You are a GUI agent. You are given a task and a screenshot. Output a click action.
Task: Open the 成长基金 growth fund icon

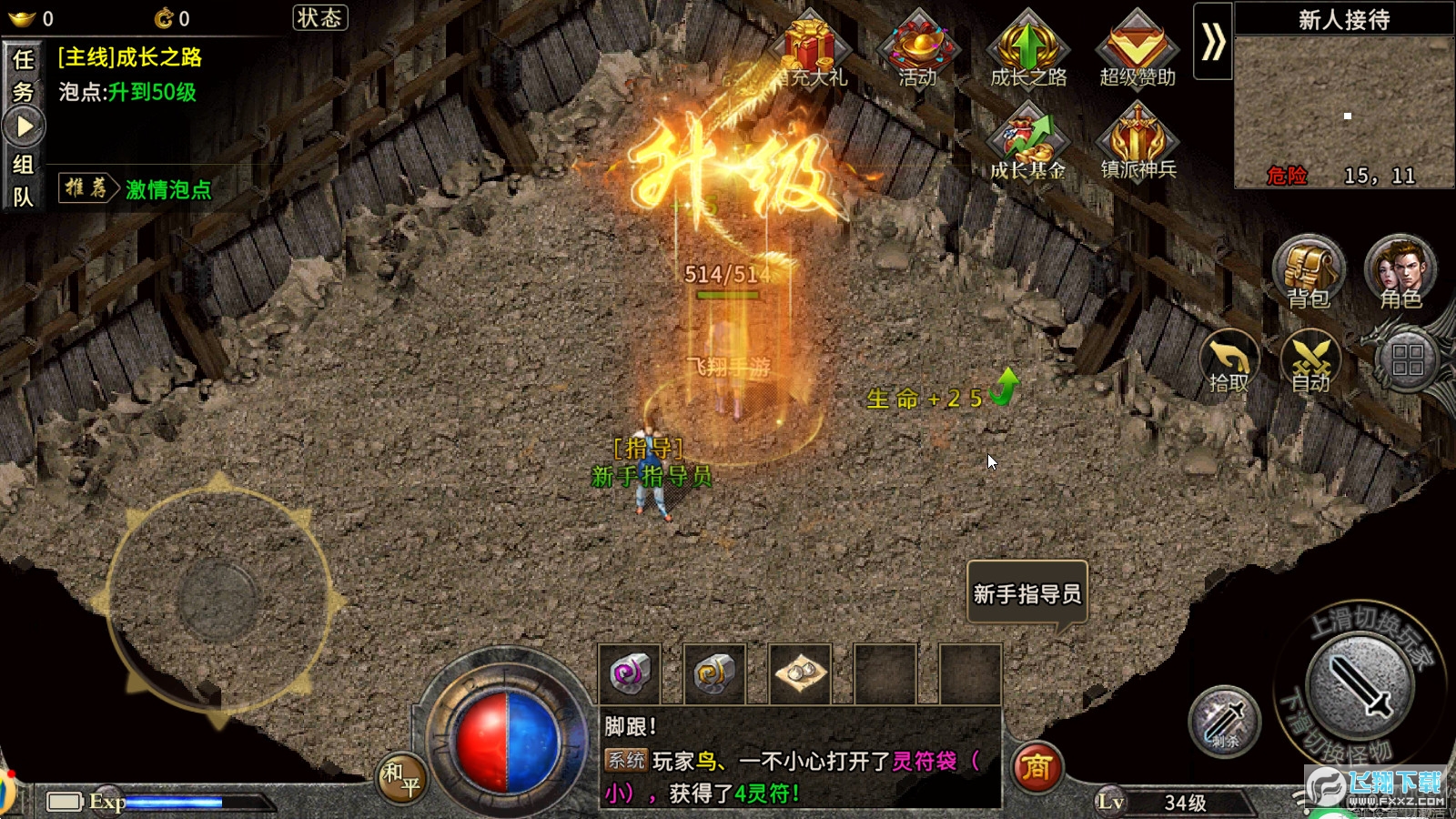tap(1027, 141)
